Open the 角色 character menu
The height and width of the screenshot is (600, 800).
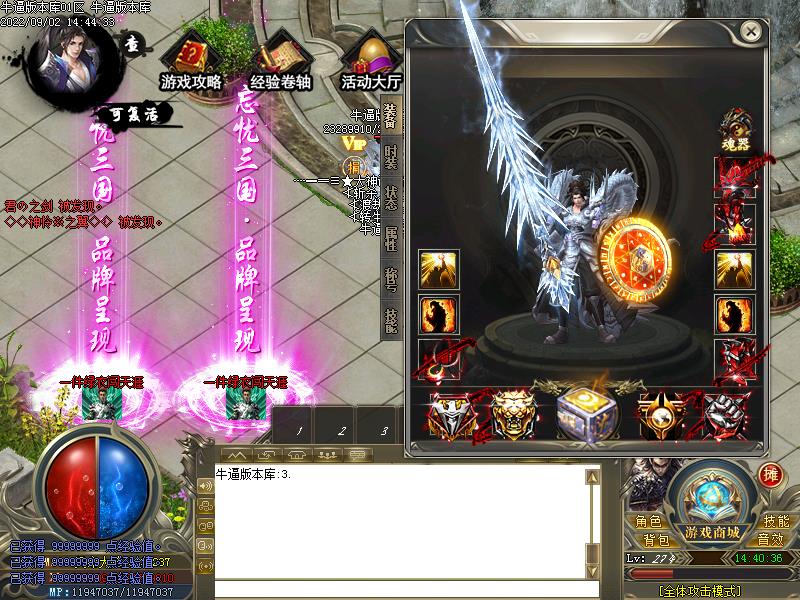tap(647, 521)
